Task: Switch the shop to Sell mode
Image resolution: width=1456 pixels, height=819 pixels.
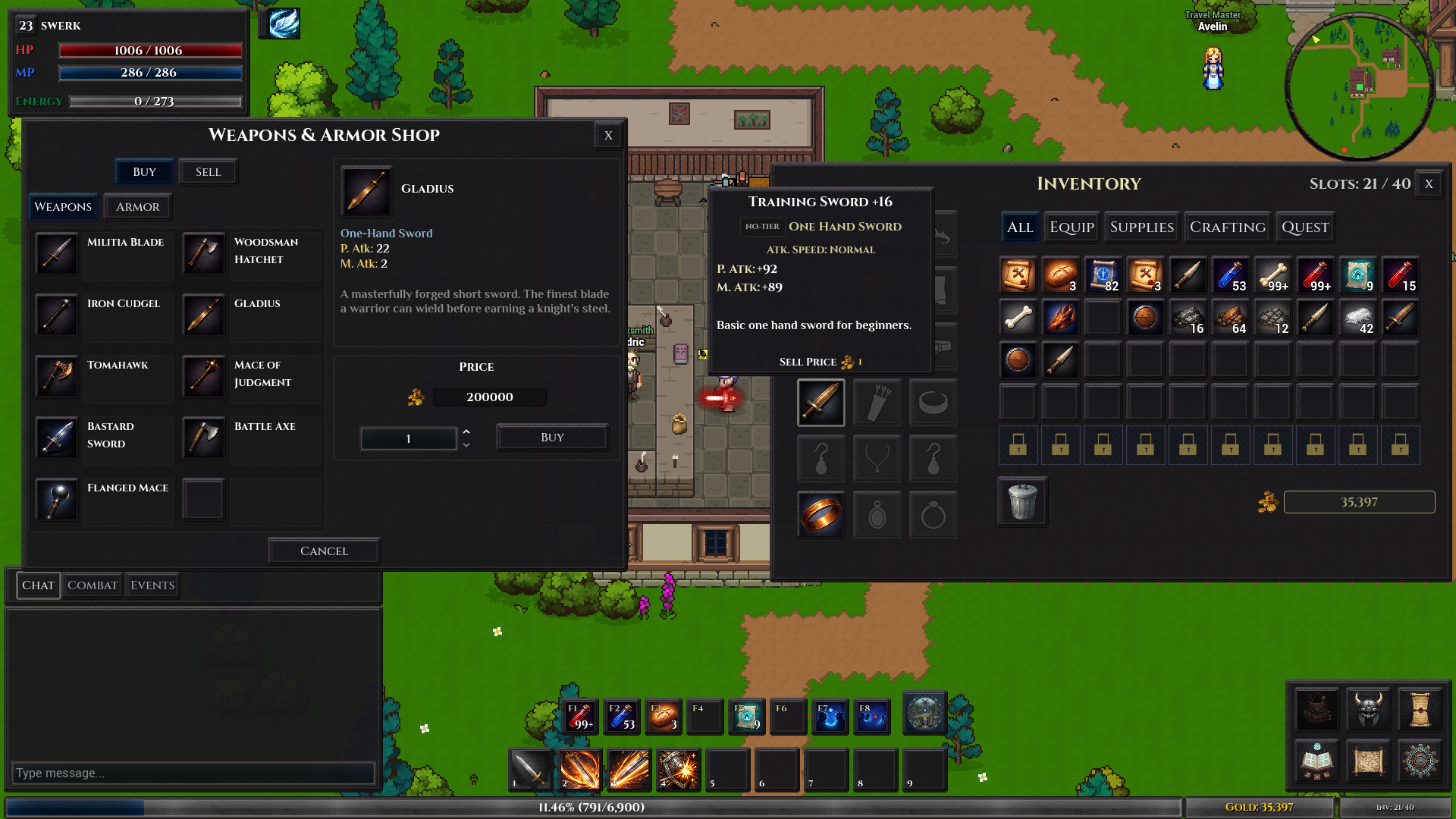Action: point(208,171)
